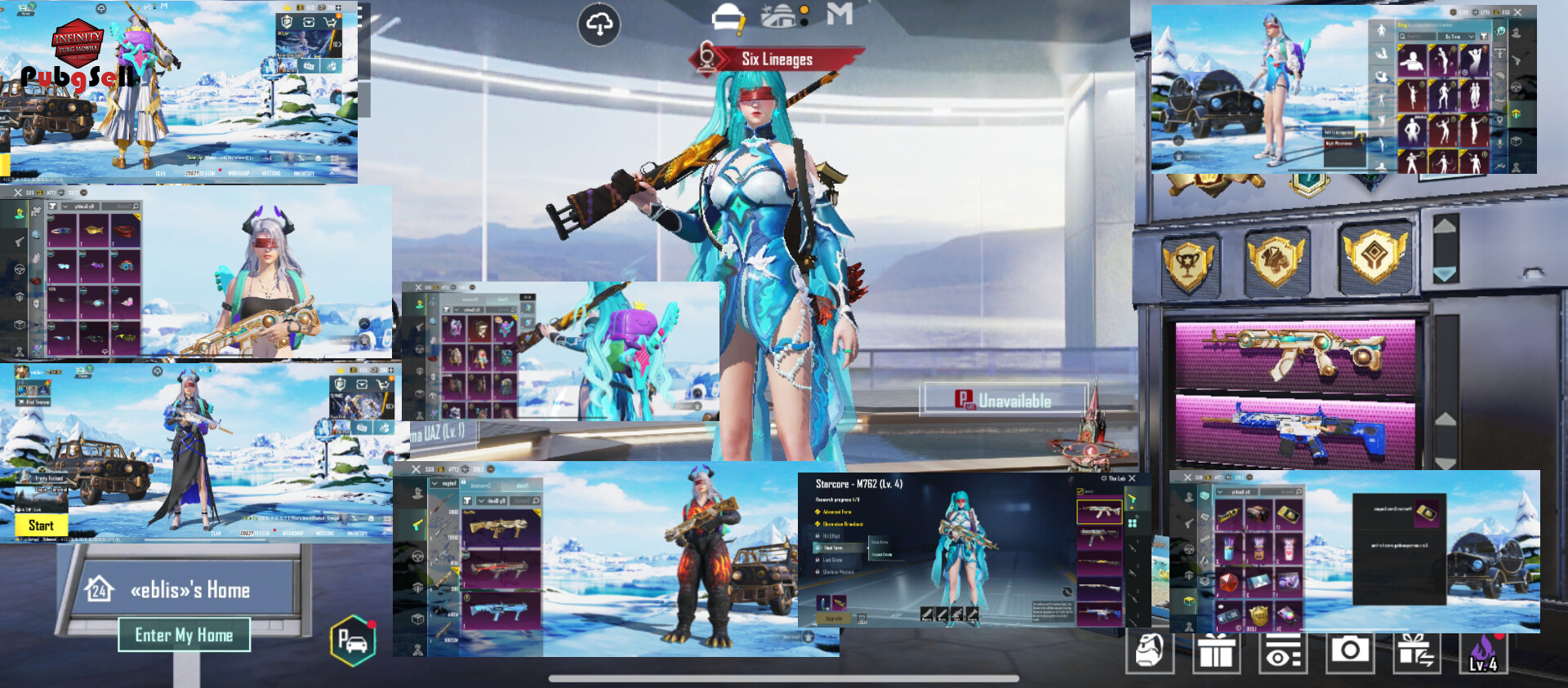Select the helmet icon with exclamation mark
The image size is (1568, 688).
point(728,18)
